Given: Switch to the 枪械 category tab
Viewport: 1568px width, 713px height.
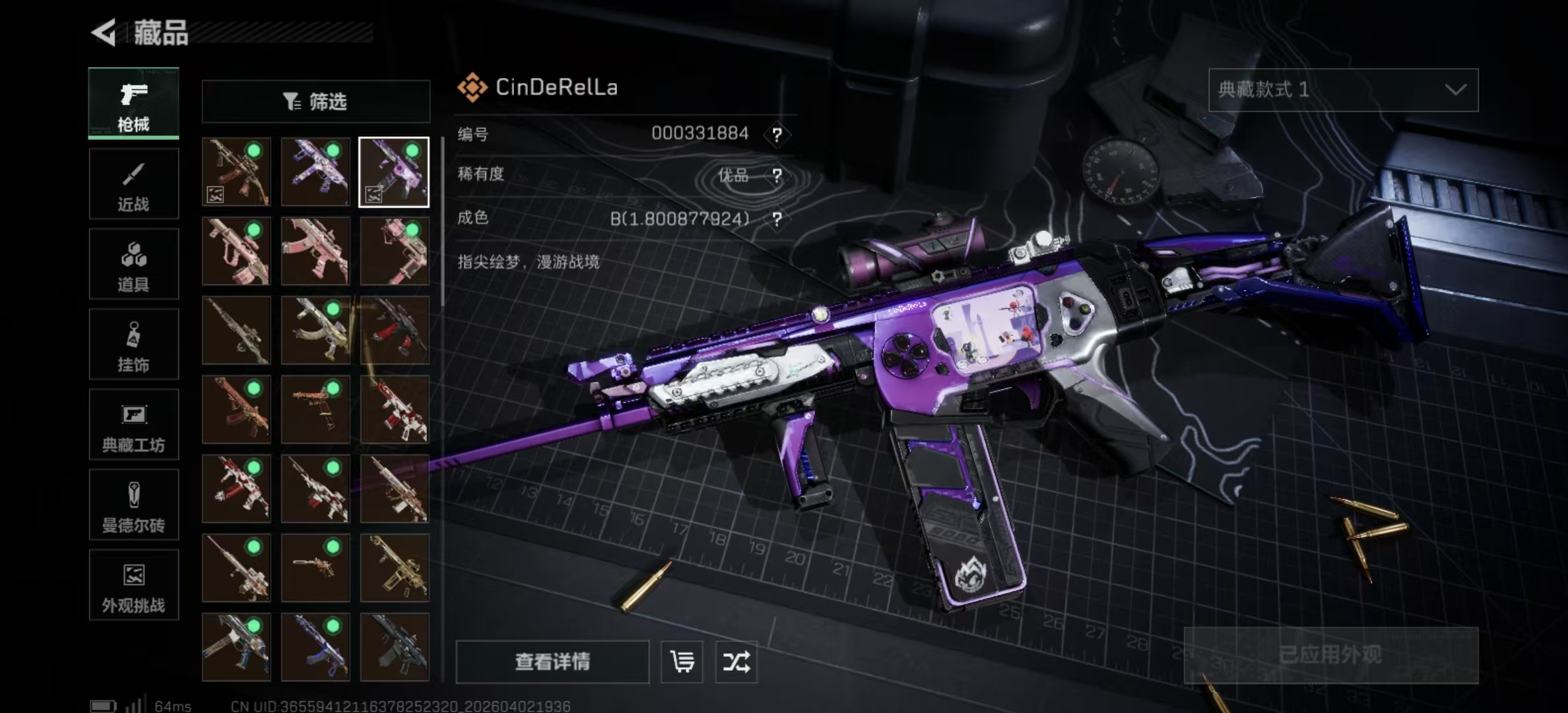Looking at the screenshot, I should pyautogui.click(x=133, y=104).
